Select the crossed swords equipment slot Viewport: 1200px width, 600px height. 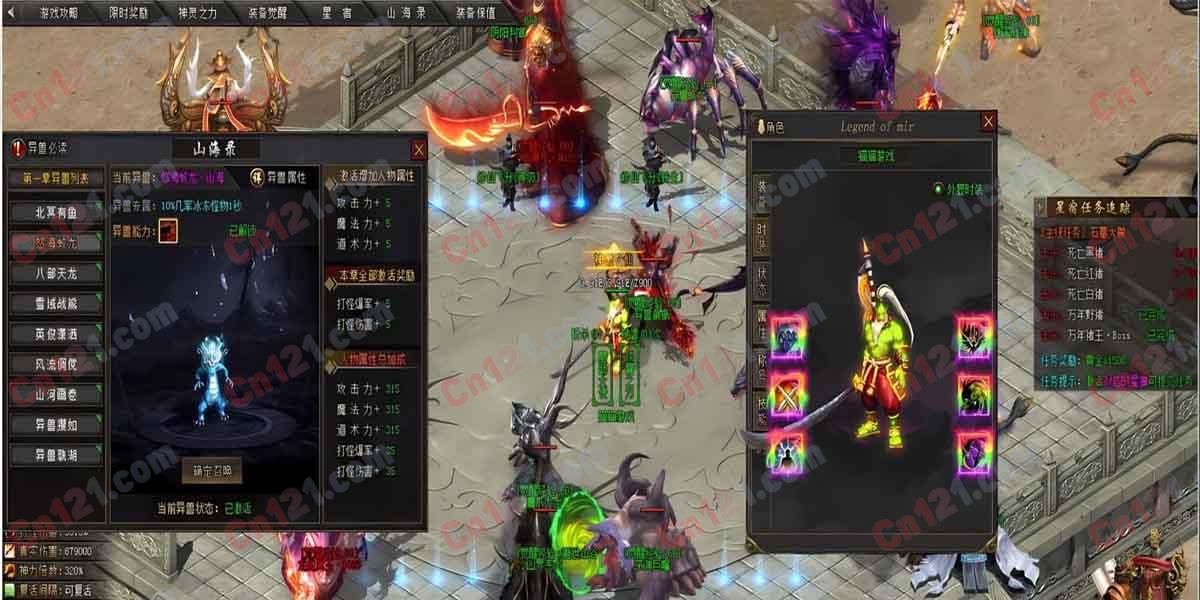click(788, 392)
